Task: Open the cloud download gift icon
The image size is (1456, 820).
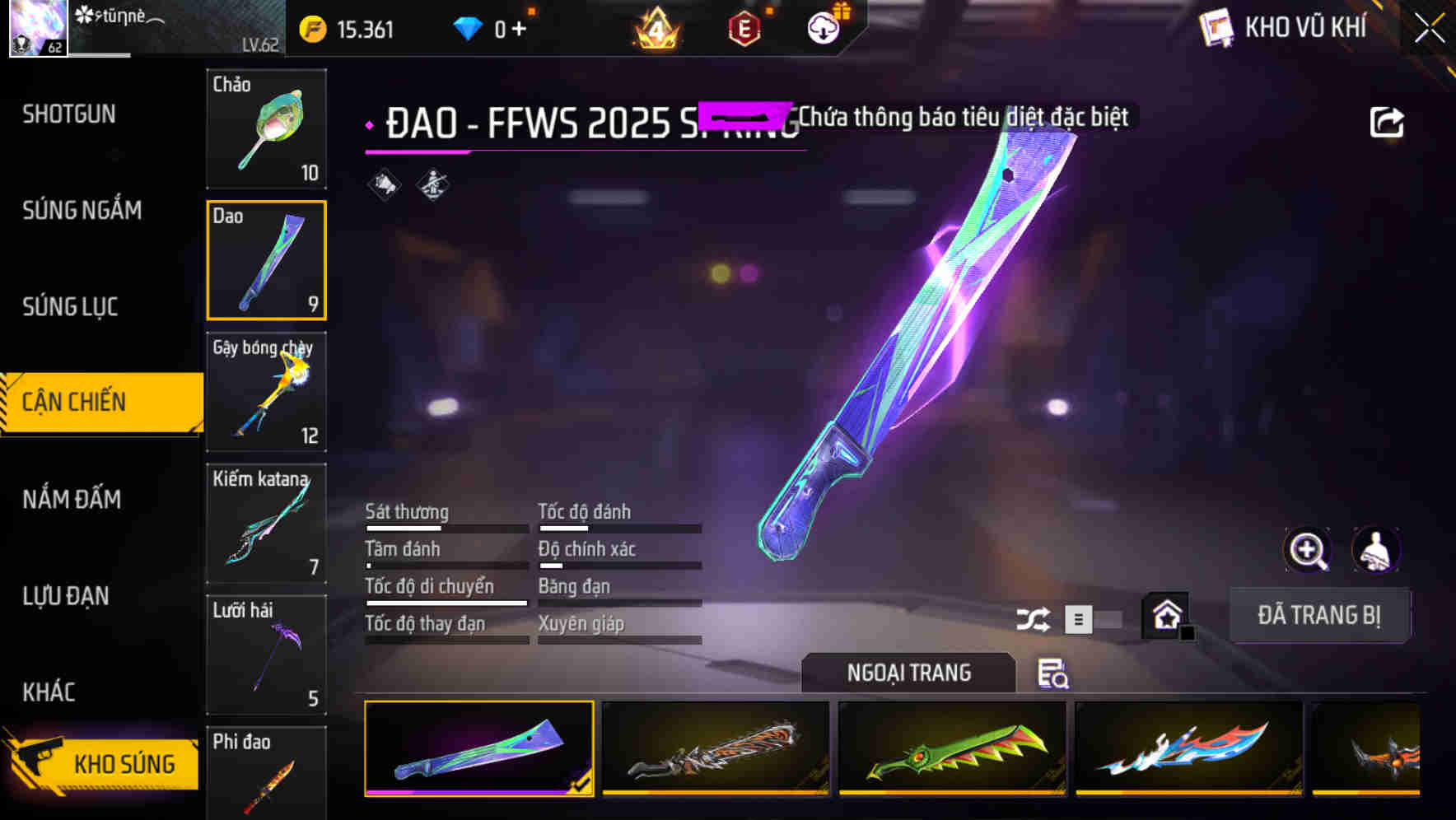Action: point(822,27)
